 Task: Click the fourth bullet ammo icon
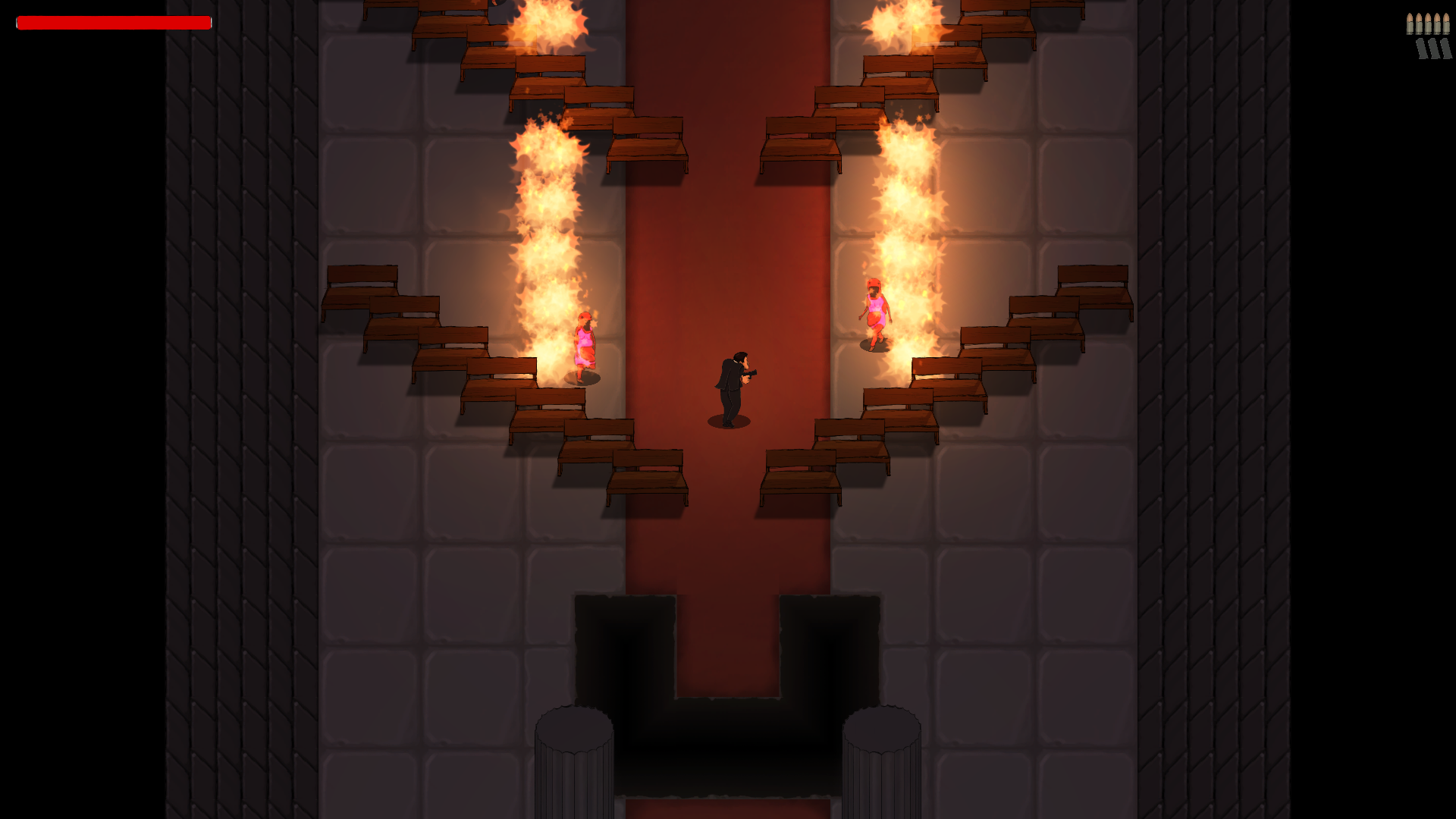(1437, 23)
